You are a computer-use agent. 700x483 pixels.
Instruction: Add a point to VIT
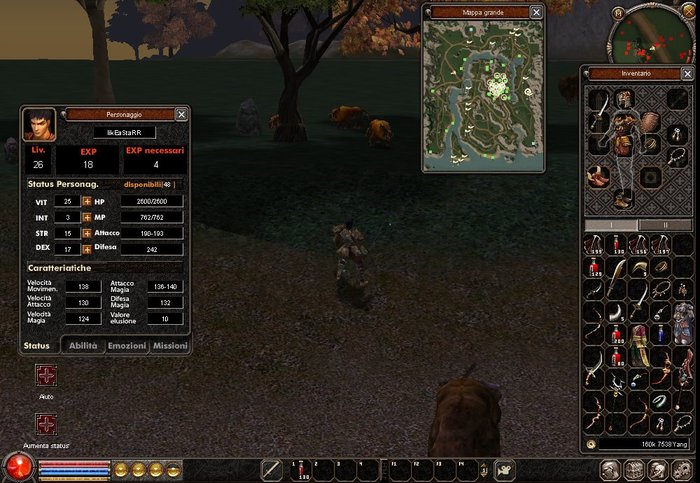[86, 202]
